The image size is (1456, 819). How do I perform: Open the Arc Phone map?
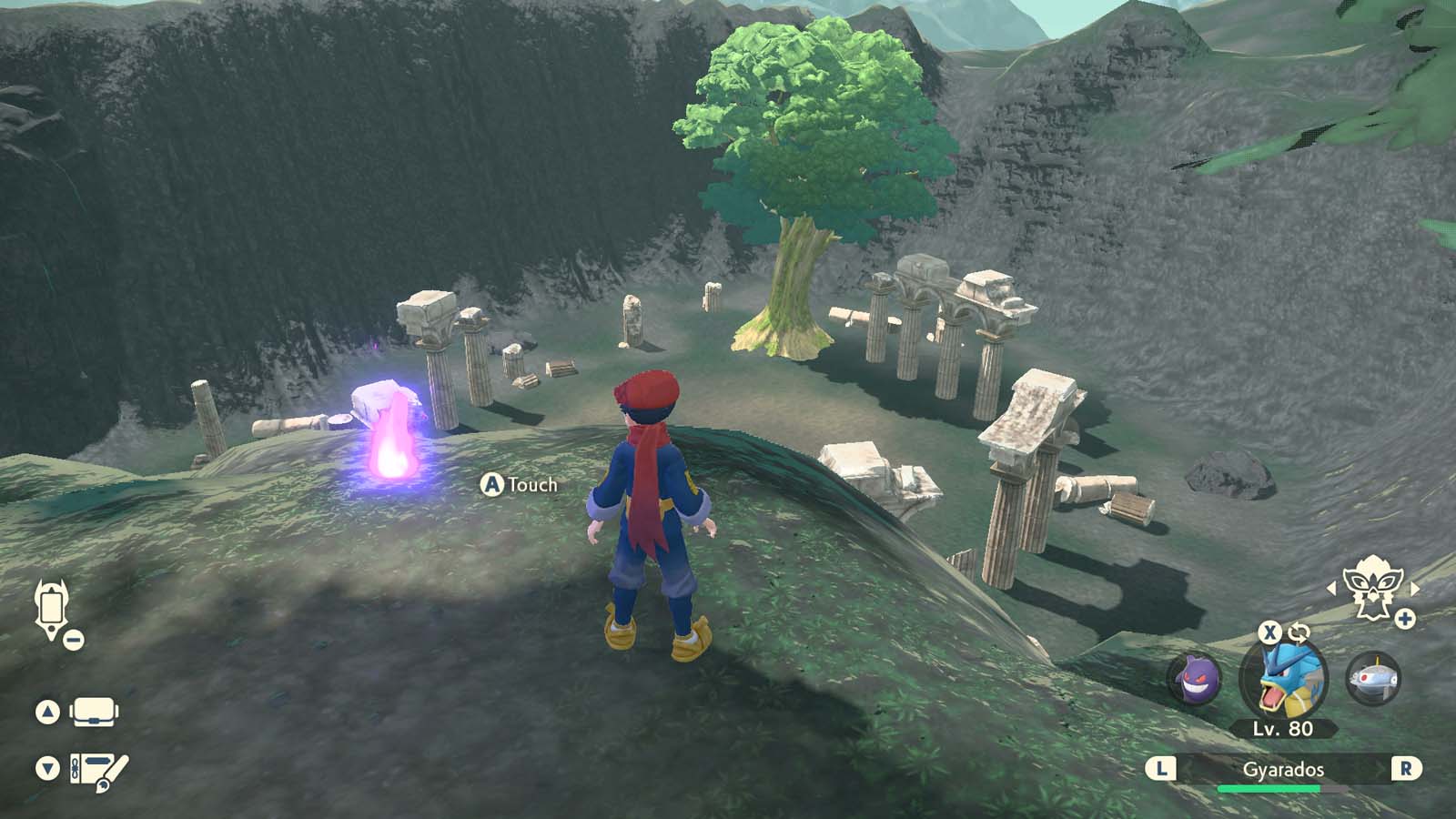(50, 603)
